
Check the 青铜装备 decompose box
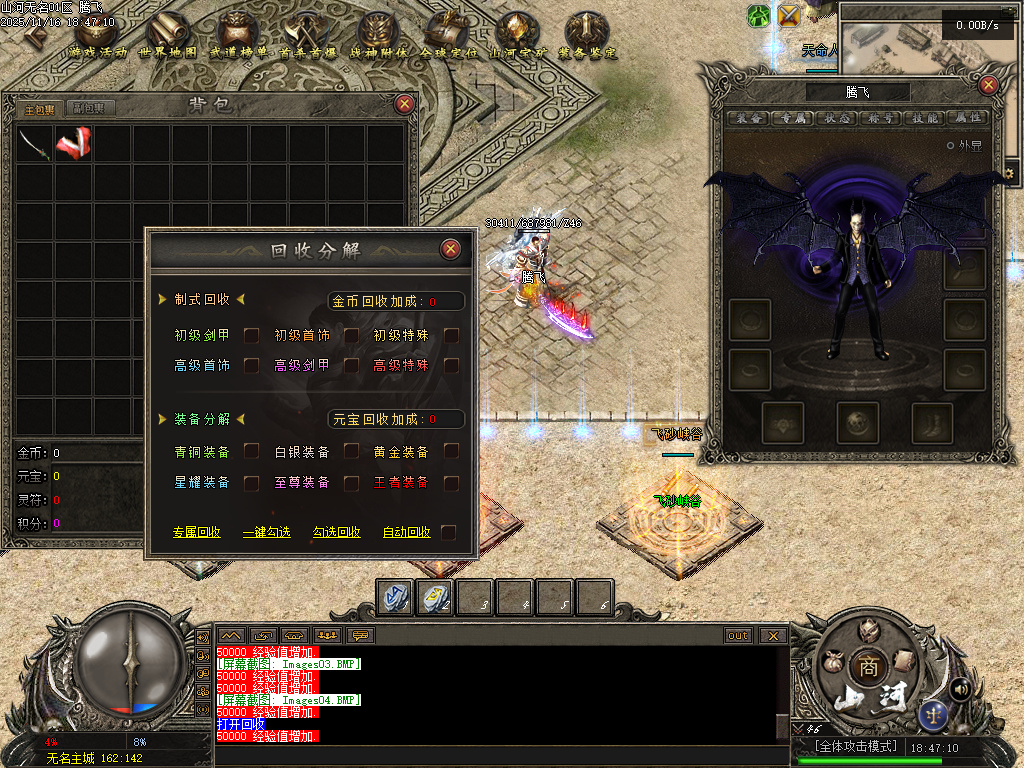tap(252, 451)
